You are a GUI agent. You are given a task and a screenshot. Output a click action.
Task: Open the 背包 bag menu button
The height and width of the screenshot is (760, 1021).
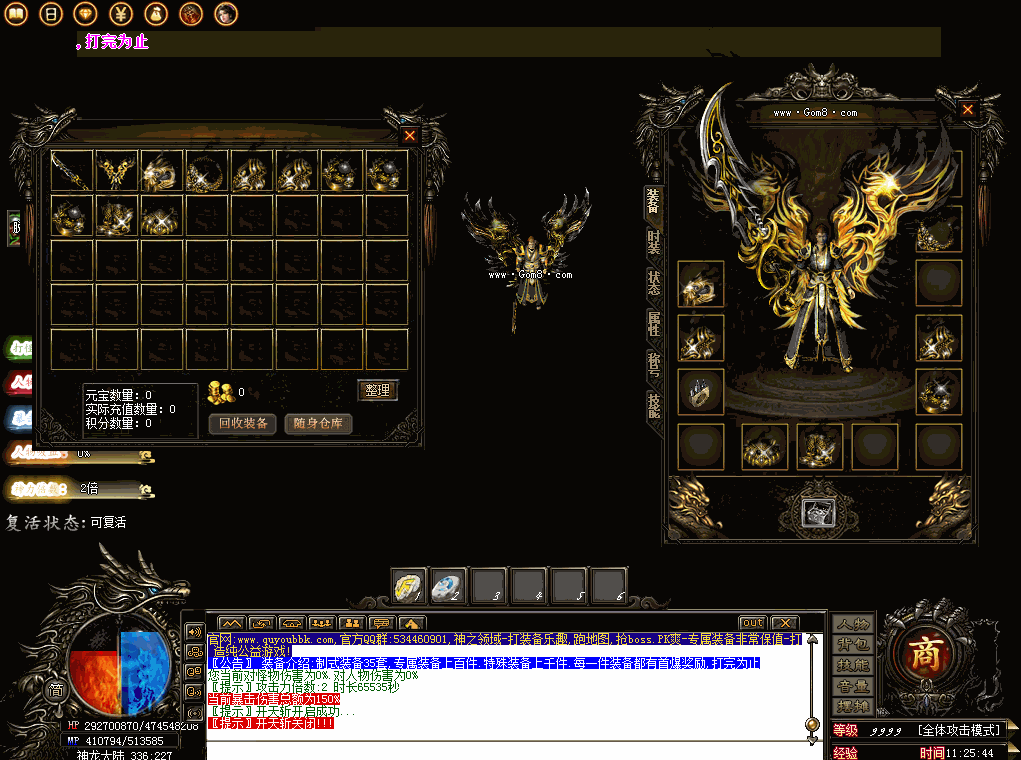coord(853,645)
